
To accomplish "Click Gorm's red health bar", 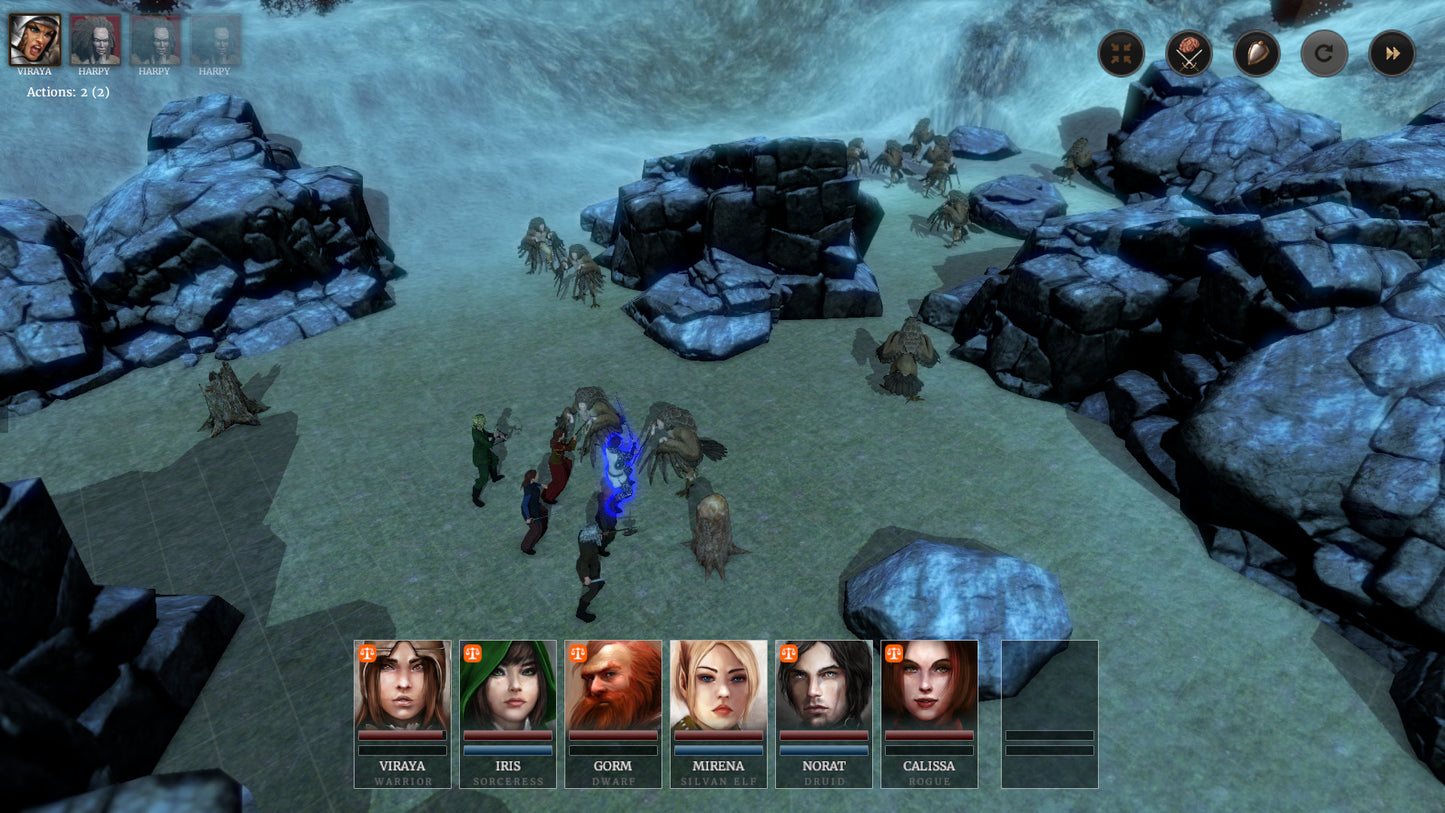I will pos(612,736).
